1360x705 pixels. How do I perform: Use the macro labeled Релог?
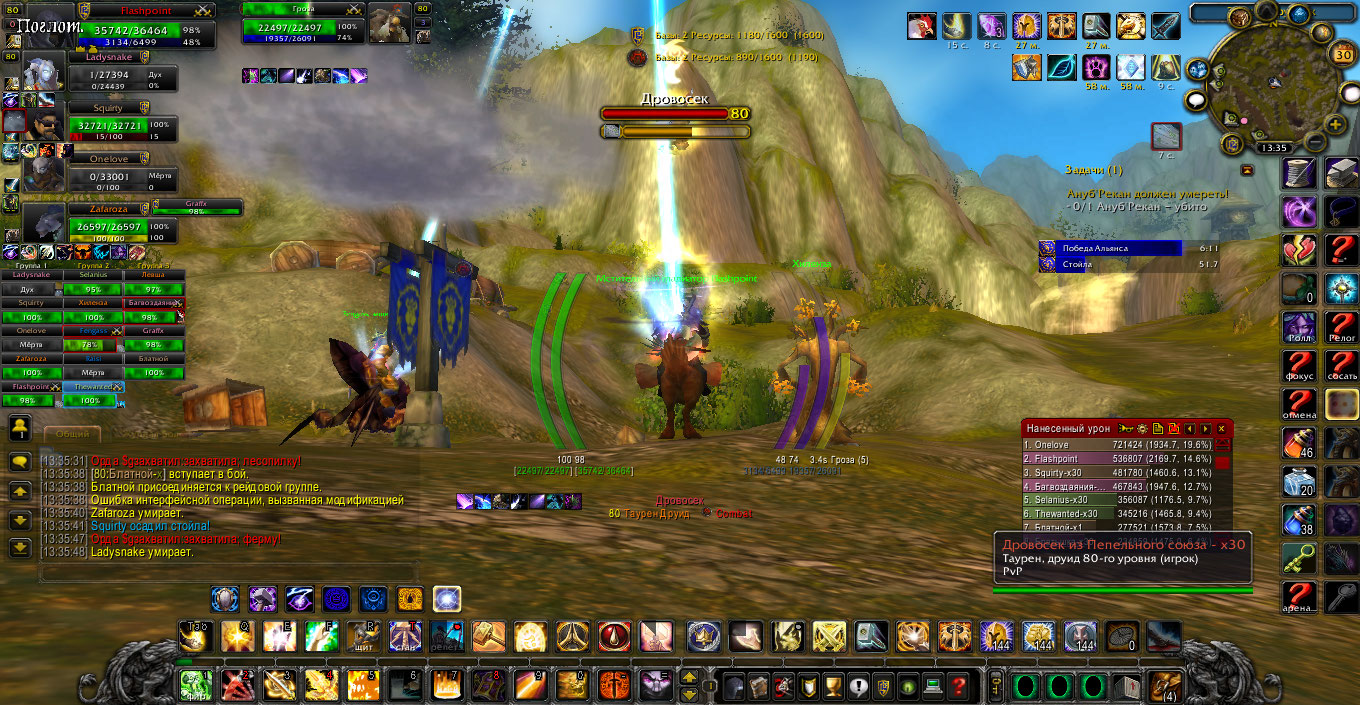[1342, 326]
